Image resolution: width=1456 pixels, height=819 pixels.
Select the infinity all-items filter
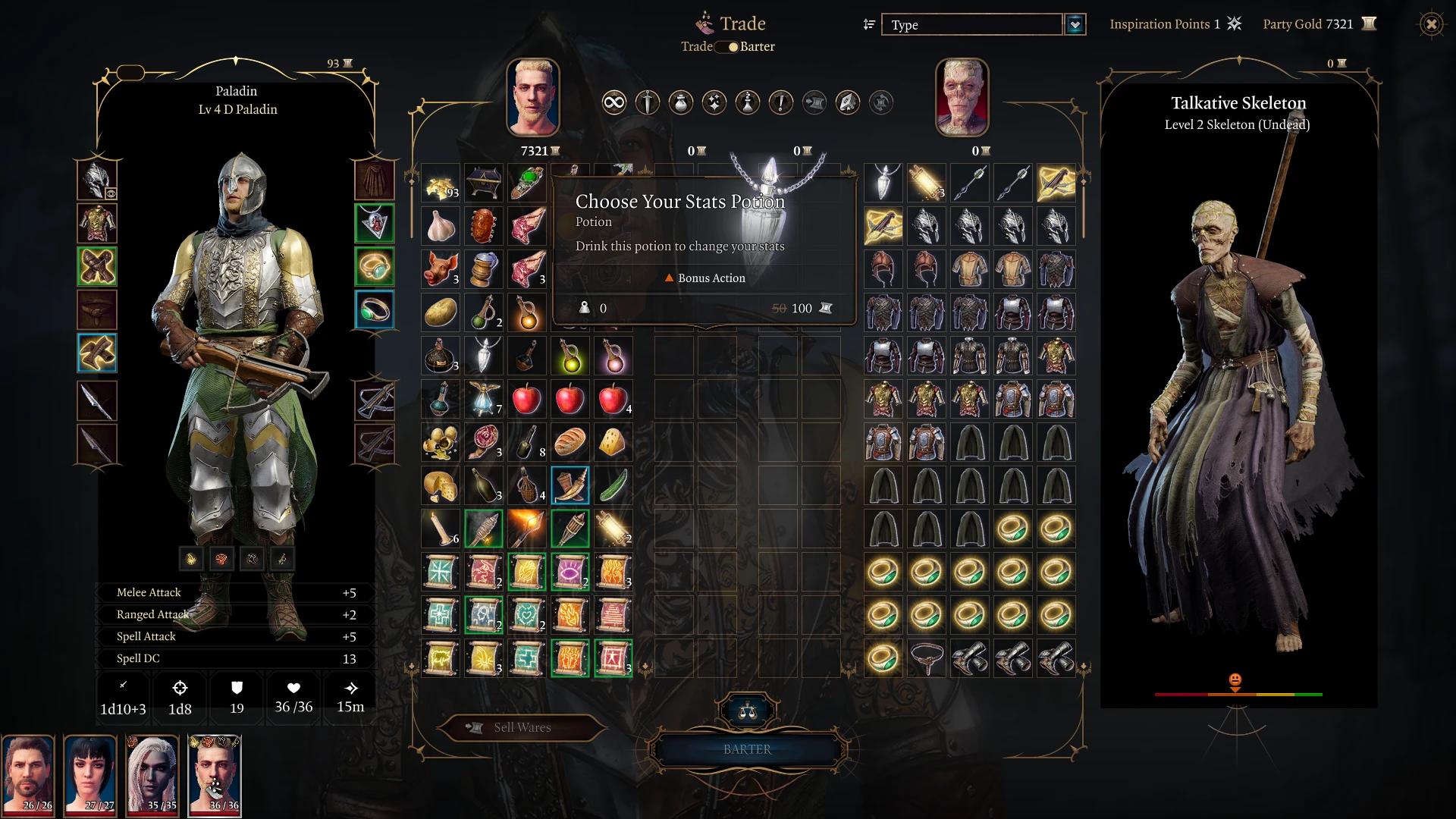613,102
